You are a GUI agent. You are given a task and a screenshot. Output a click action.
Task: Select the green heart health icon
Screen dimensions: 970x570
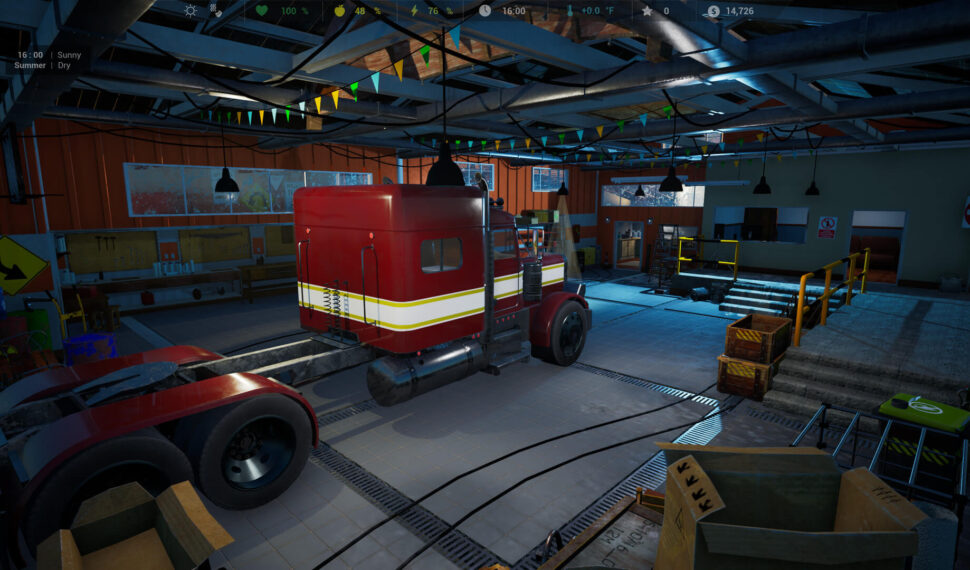coord(262,11)
